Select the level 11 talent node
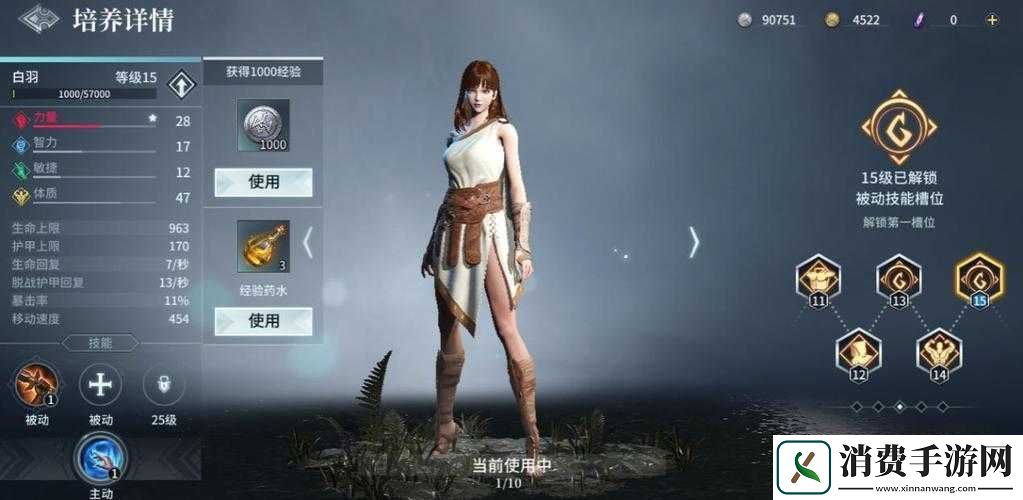The height and width of the screenshot is (500, 1023). [819, 277]
